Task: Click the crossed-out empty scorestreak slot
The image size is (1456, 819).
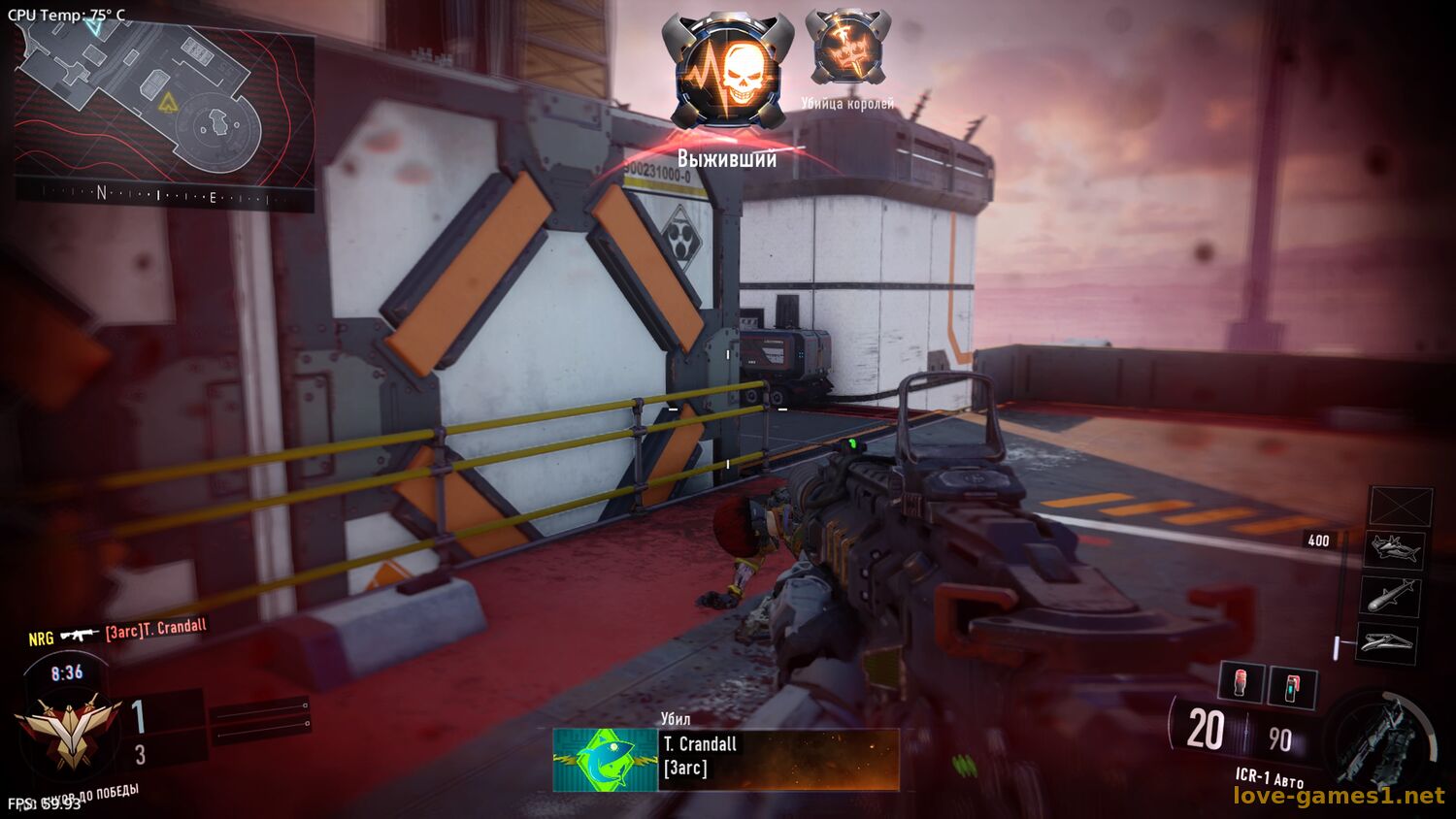Action: [x=1401, y=508]
